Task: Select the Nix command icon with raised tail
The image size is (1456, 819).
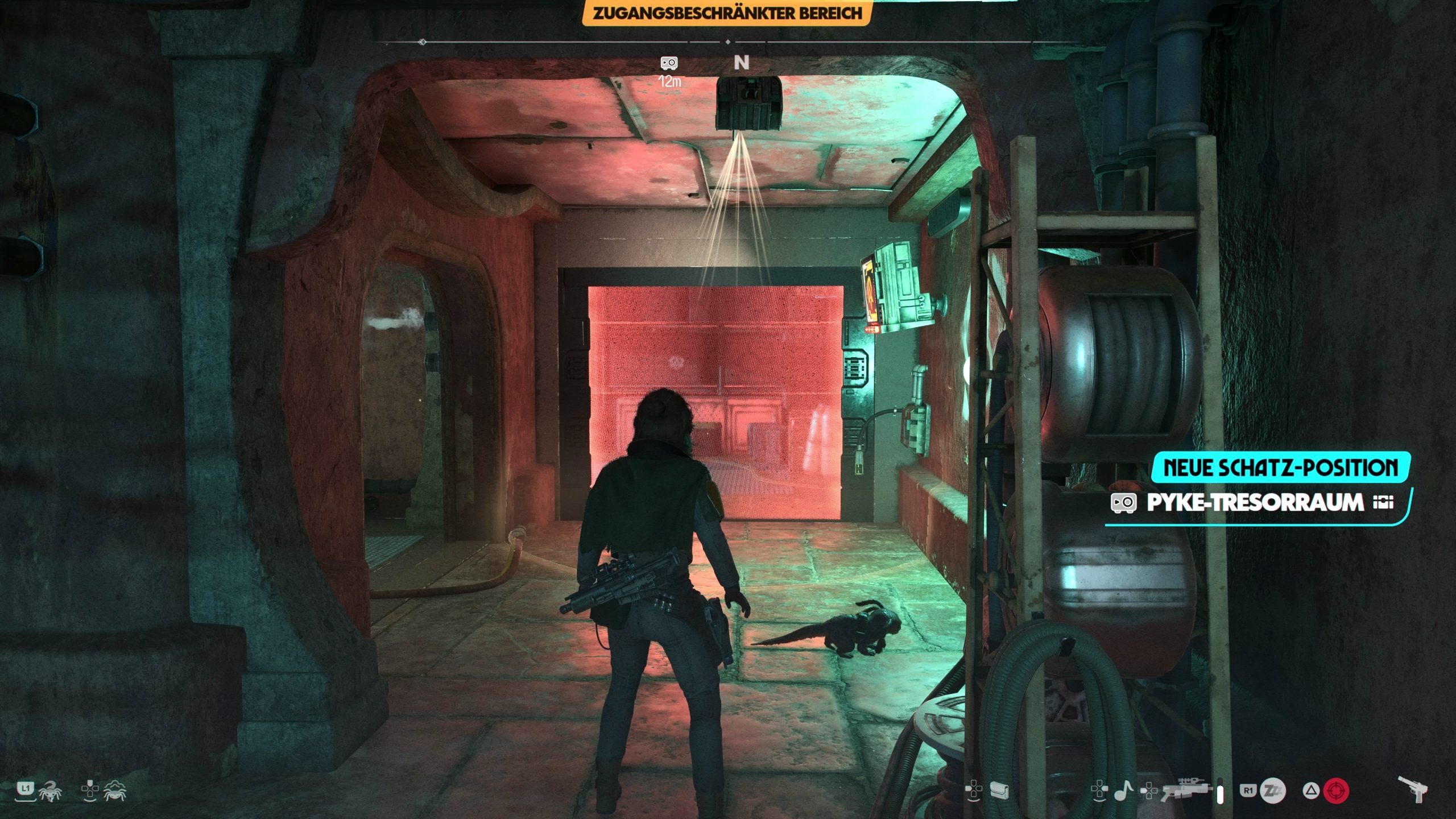Action: click(51, 790)
